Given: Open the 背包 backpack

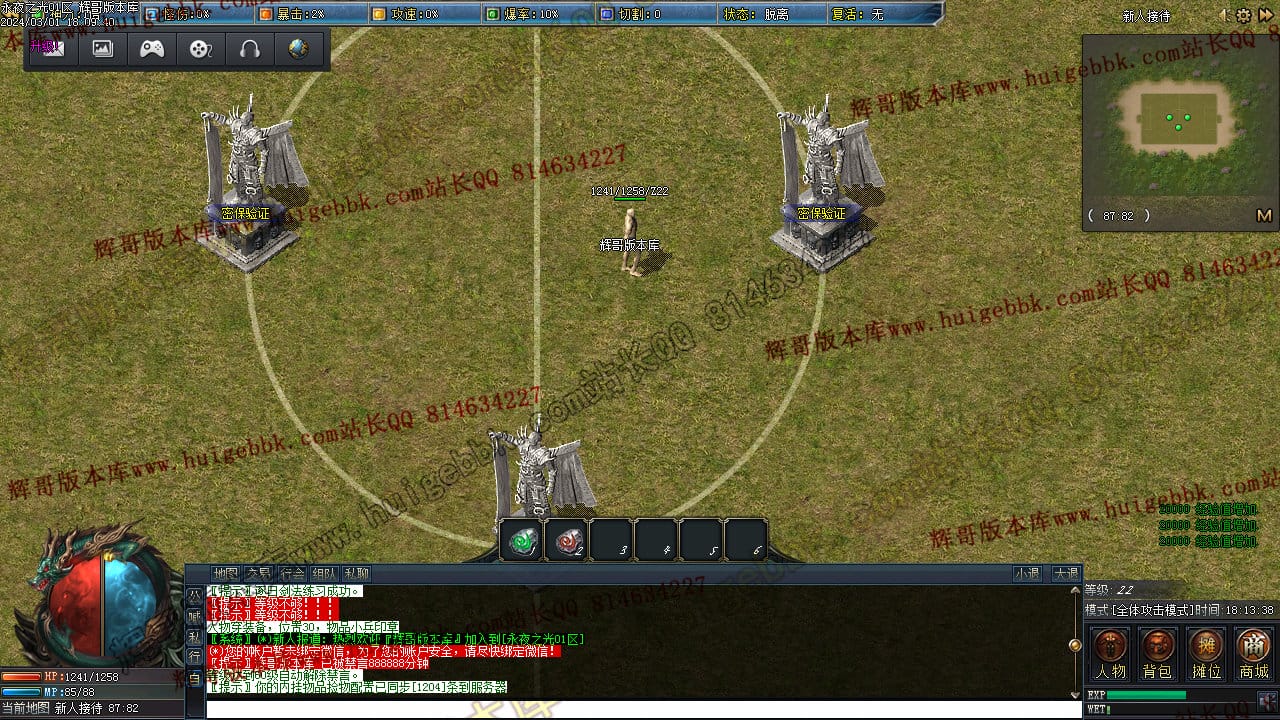Looking at the screenshot, I should click(1158, 653).
